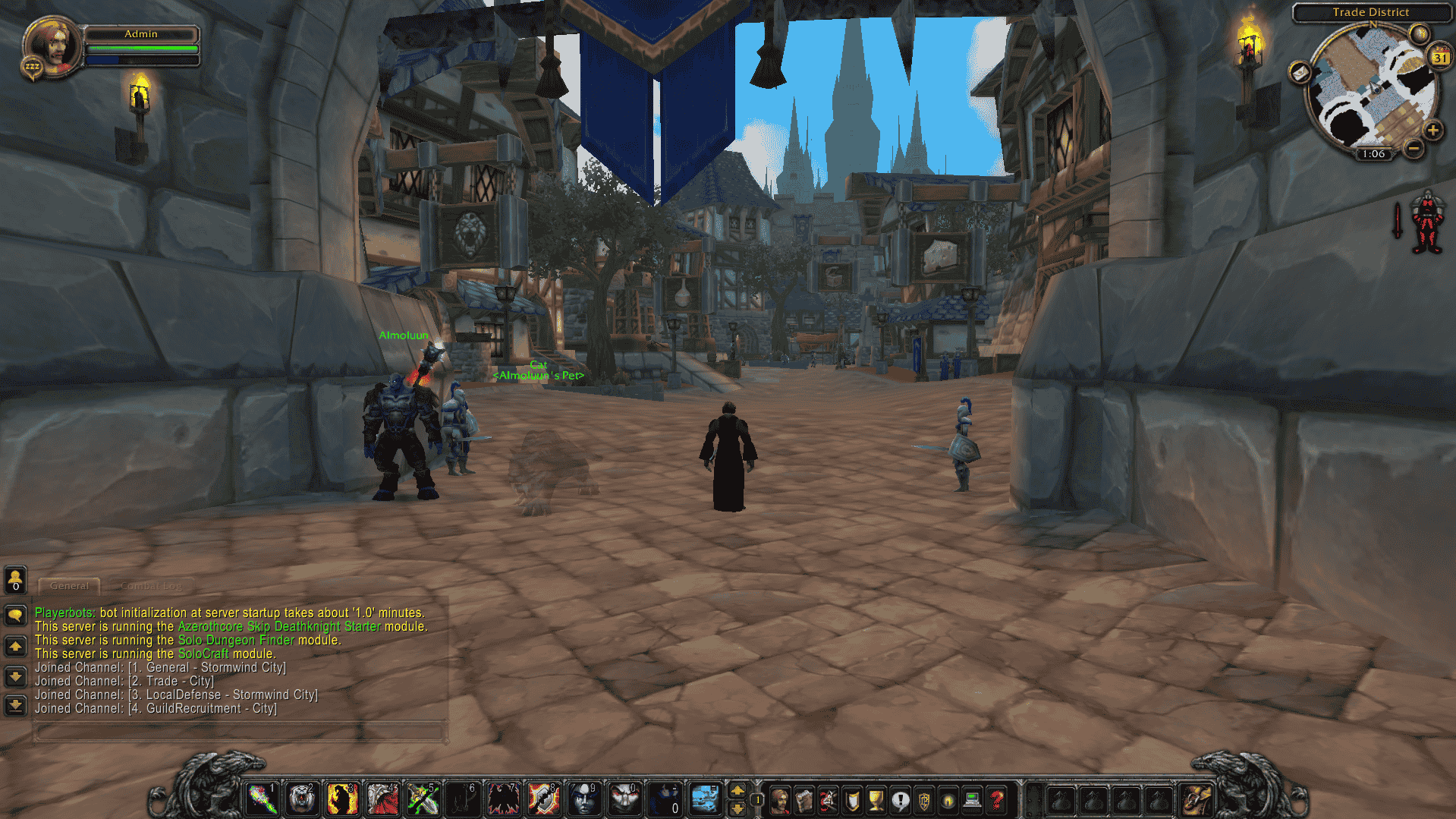The image size is (1456, 819).
Task: Select the General chat tab
Action: click(x=68, y=586)
